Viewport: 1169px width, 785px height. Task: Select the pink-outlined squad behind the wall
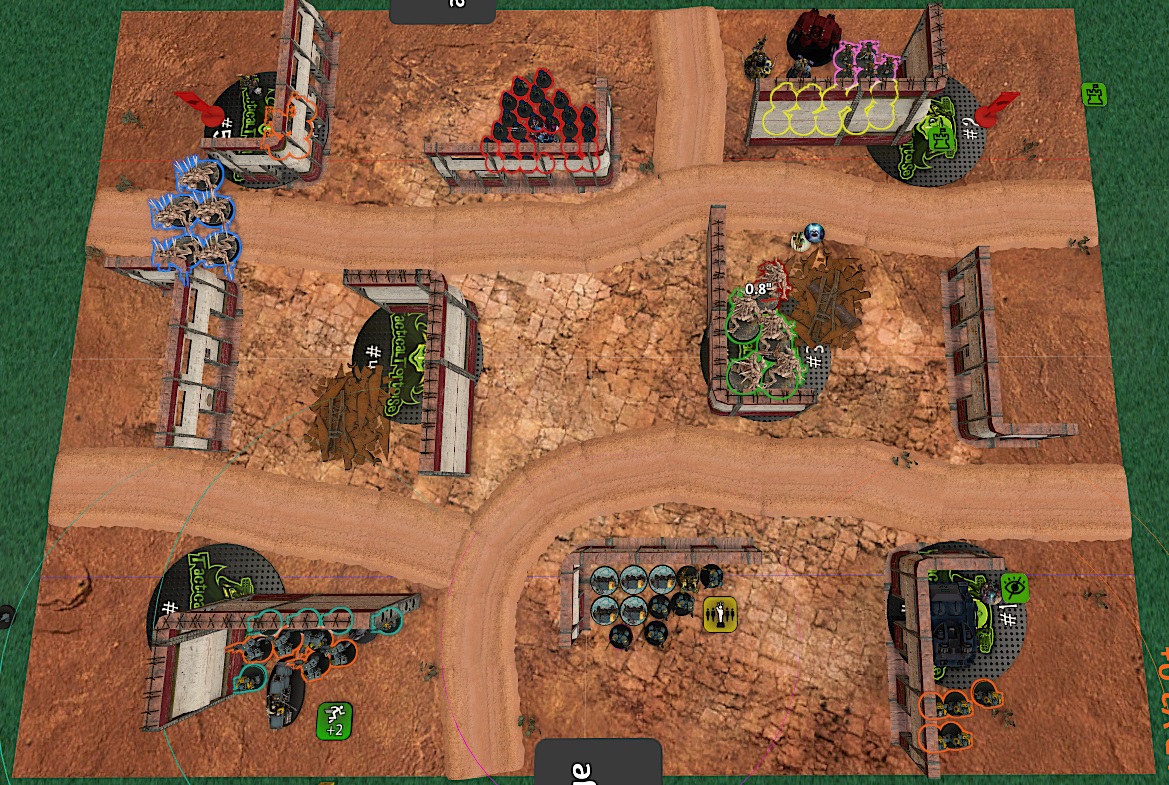pyautogui.click(x=864, y=64)
